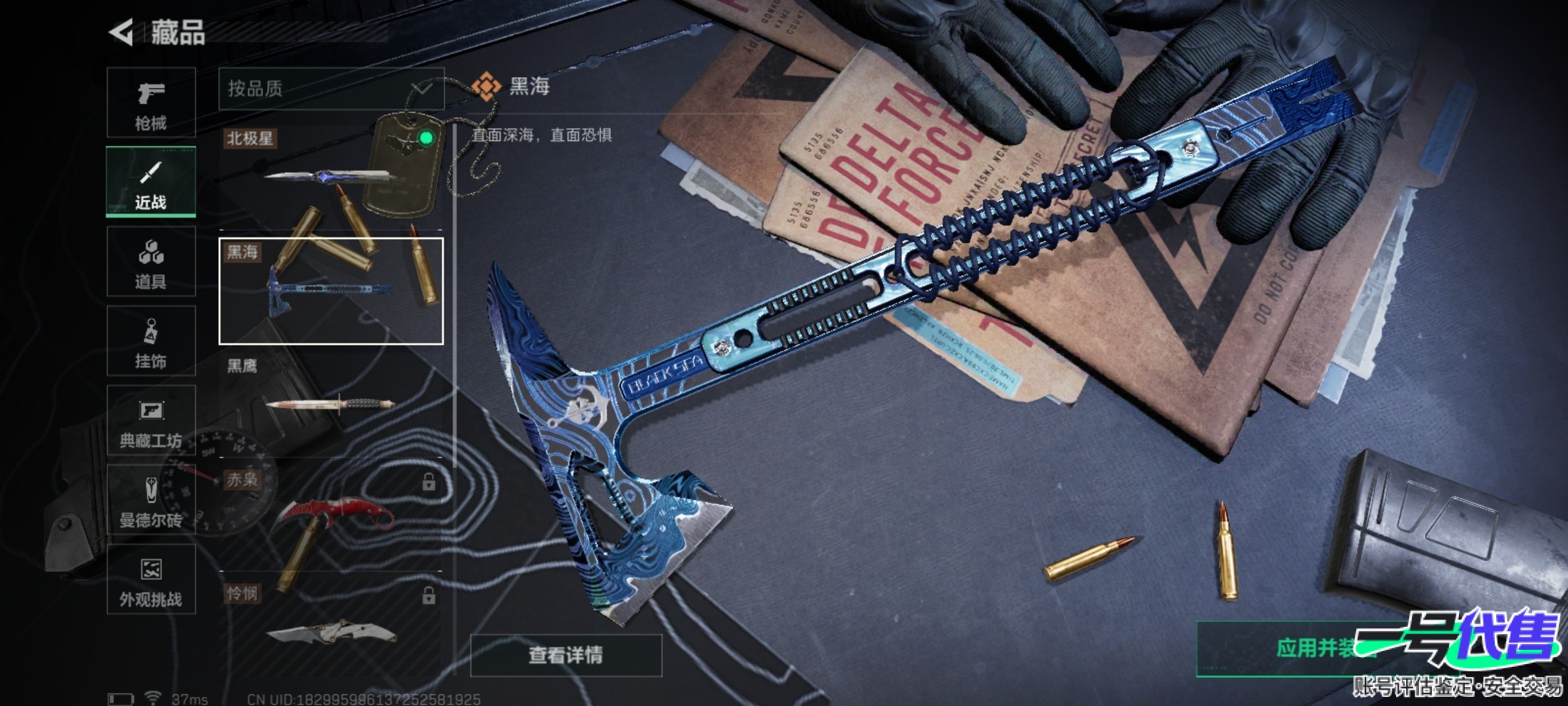Expand the 按品质 sort dropdown
The image size is (1568, 706).
coord(331,89)
